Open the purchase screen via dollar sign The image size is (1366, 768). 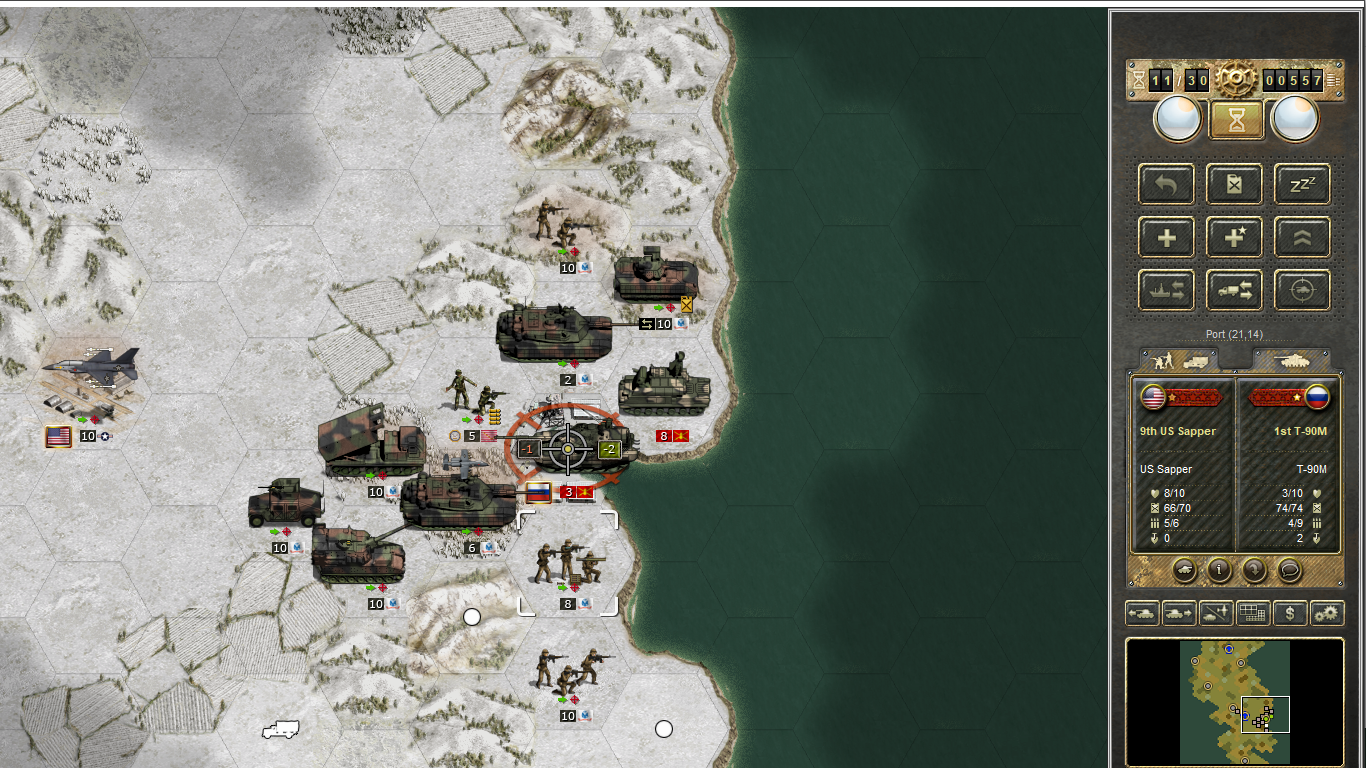click(1290, 613)
